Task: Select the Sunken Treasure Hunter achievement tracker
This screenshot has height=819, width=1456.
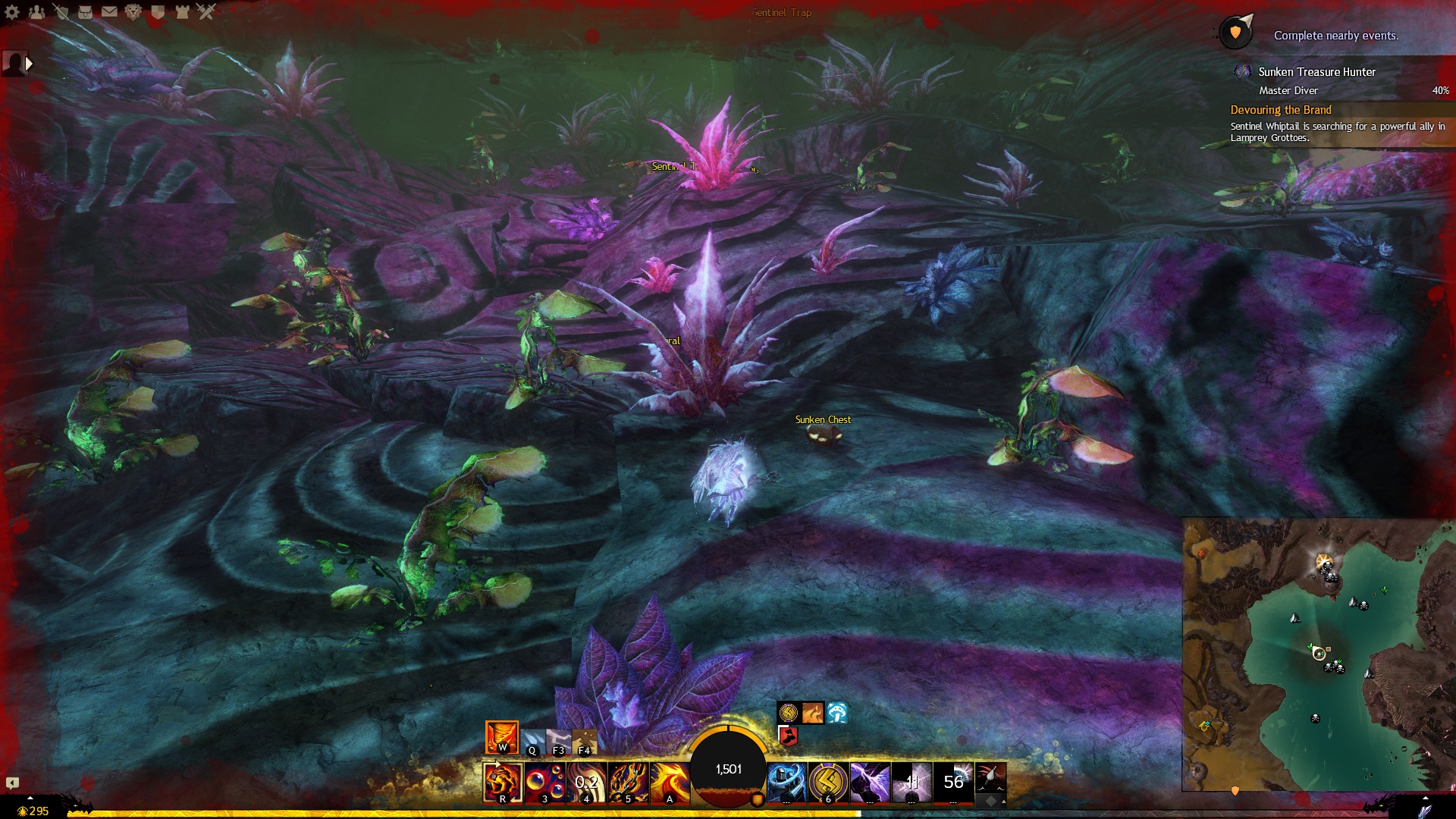Action: [x=1316, y=72]
